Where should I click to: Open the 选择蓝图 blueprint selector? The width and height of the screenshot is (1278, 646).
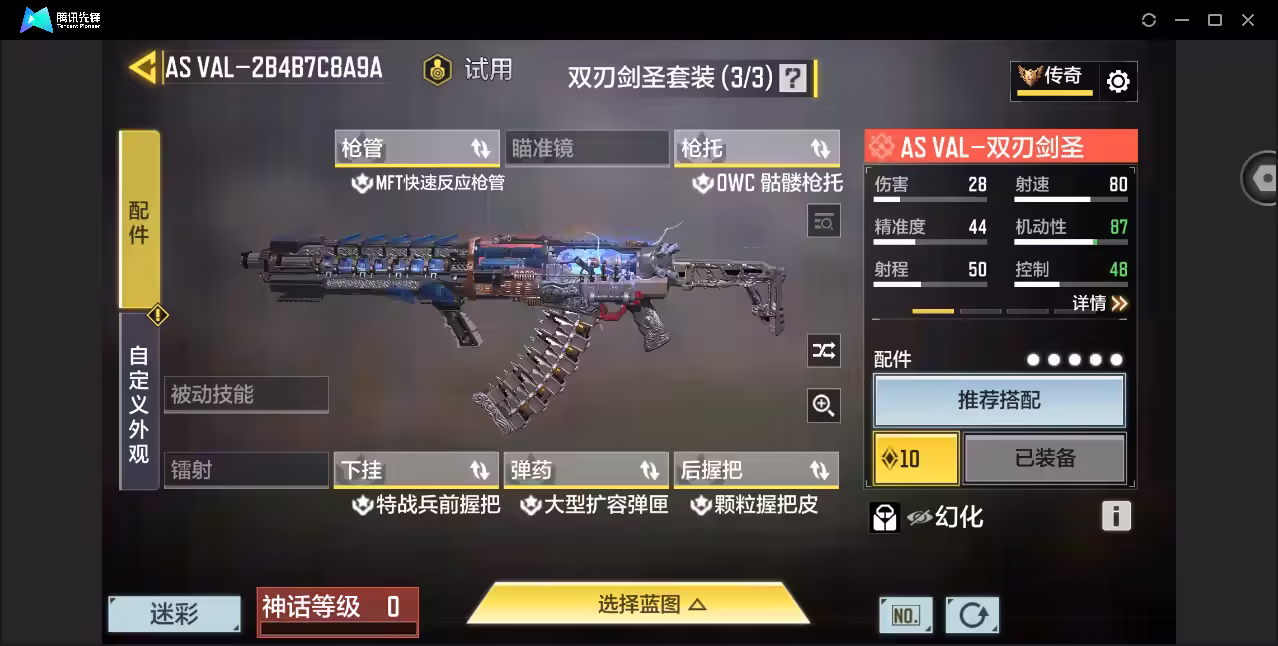(x=638, y=604)
